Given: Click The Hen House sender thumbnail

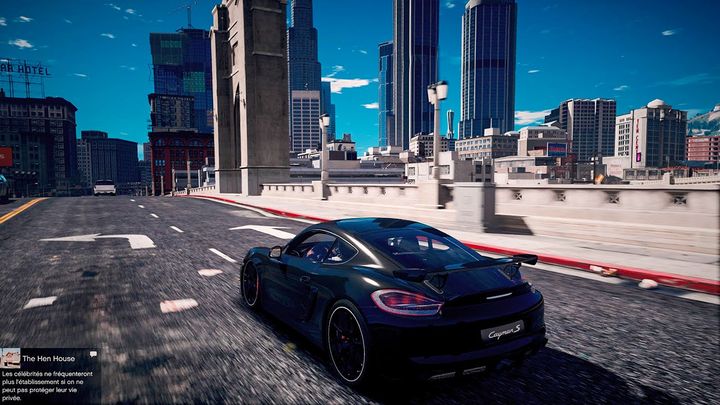Looking at the screenshot, I should (x=10, y=358).
